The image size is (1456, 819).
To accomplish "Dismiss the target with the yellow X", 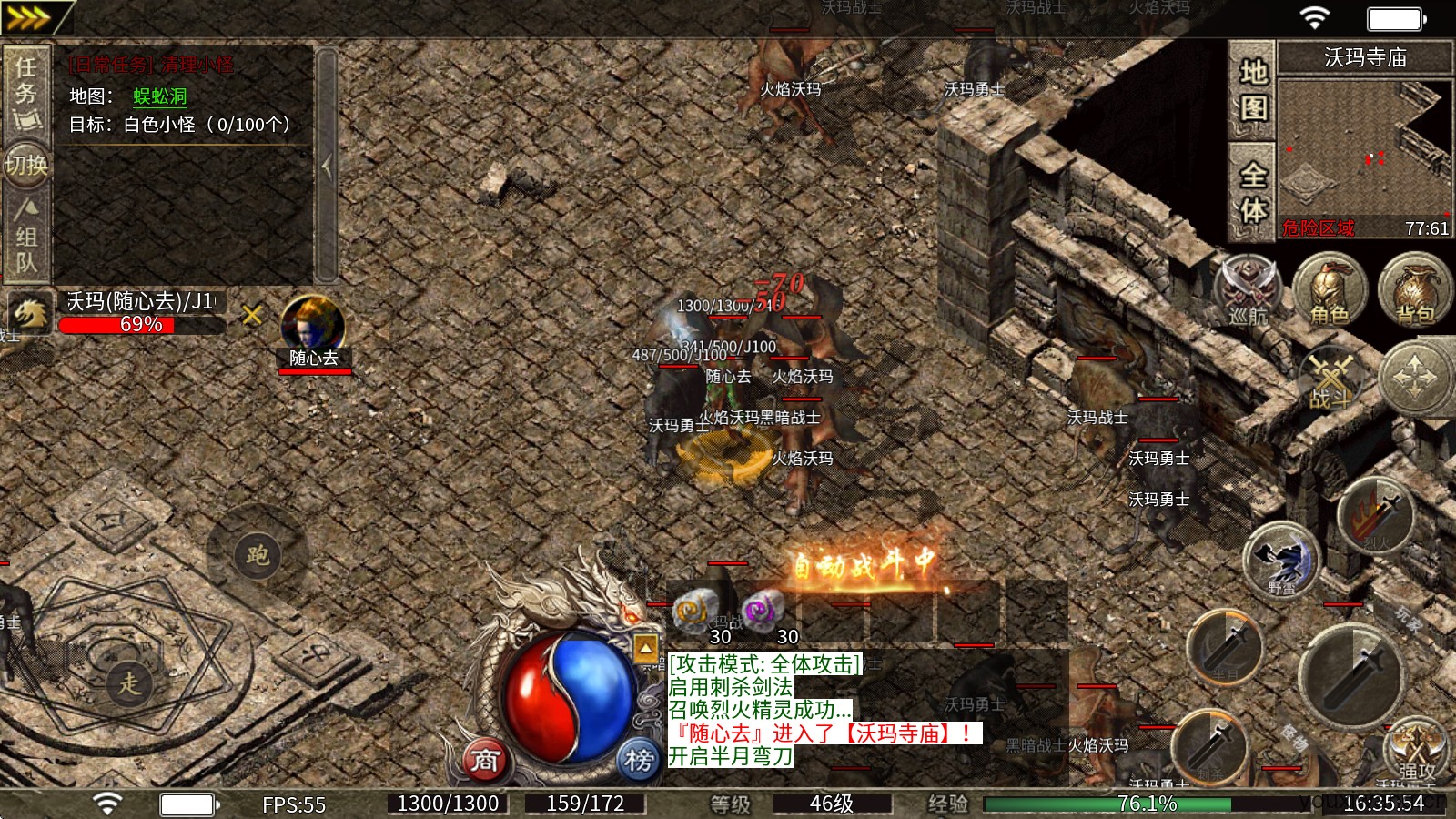I will coord(252,315).
